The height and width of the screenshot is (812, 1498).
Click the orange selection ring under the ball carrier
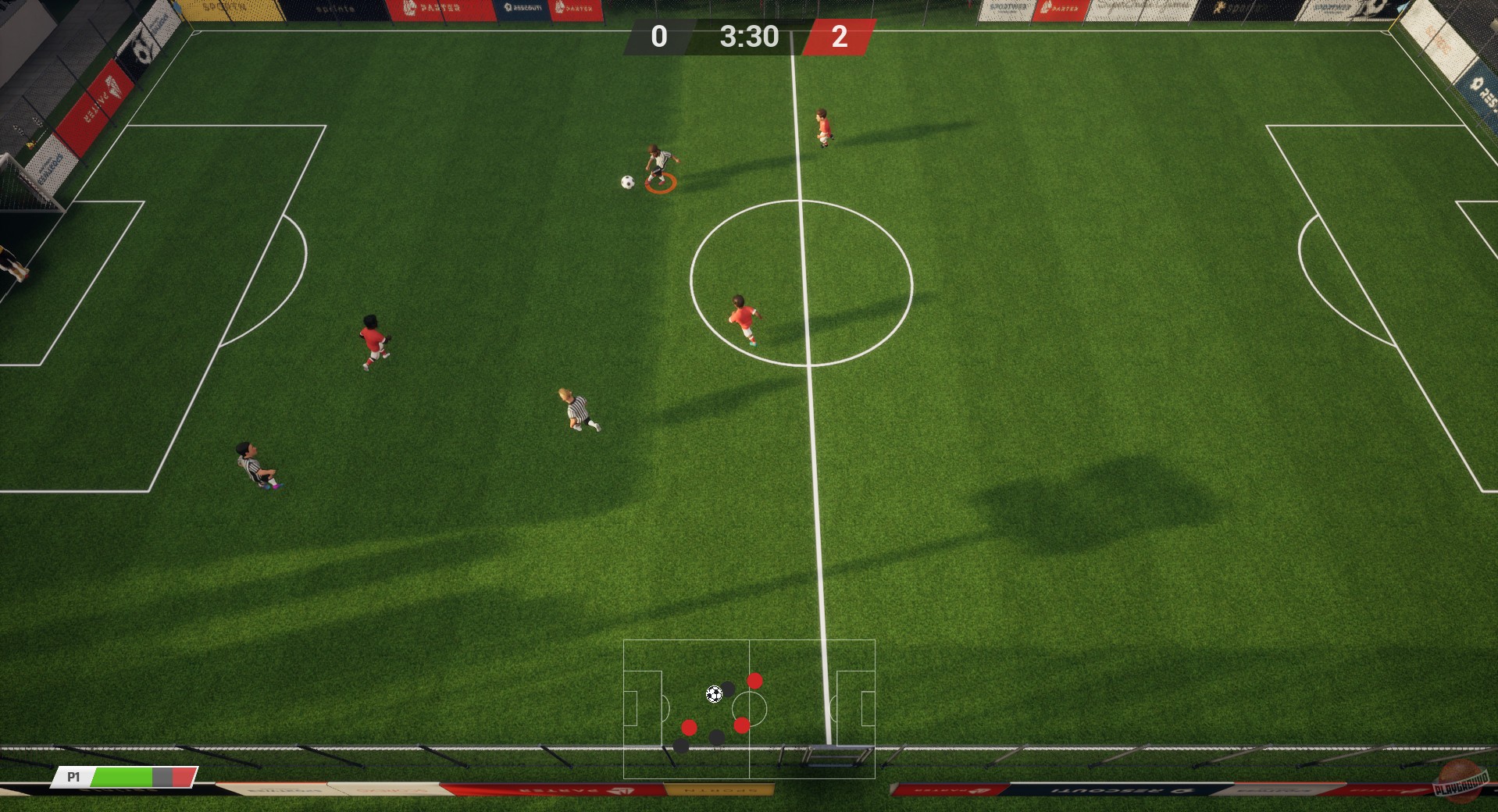point(660,185)
